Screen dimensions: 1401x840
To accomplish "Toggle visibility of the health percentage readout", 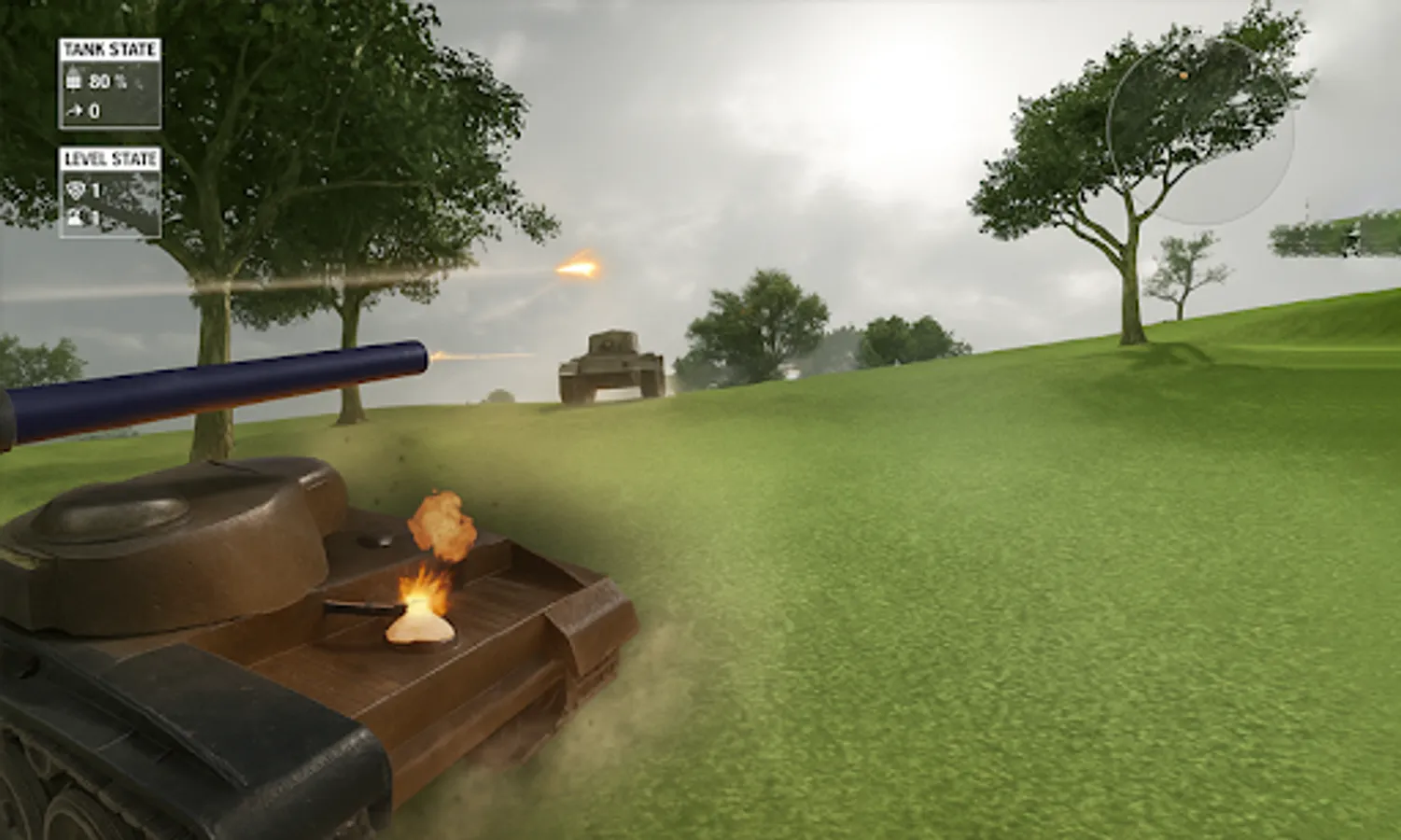I will tap(105, 81).
